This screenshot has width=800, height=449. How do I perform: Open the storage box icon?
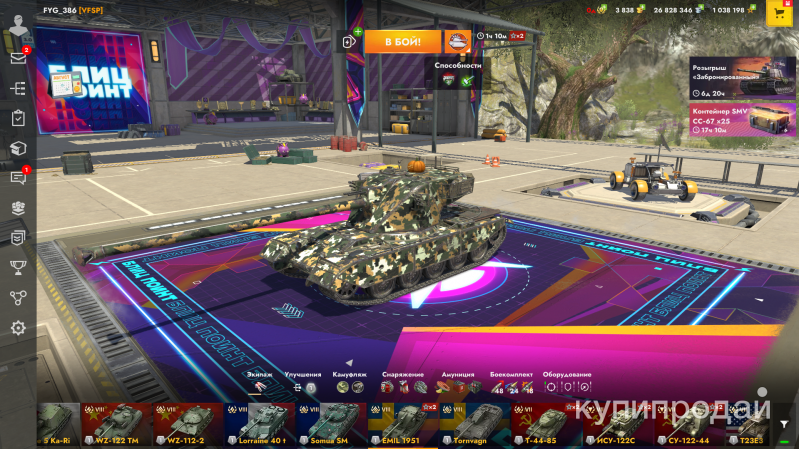coord(17,148)
